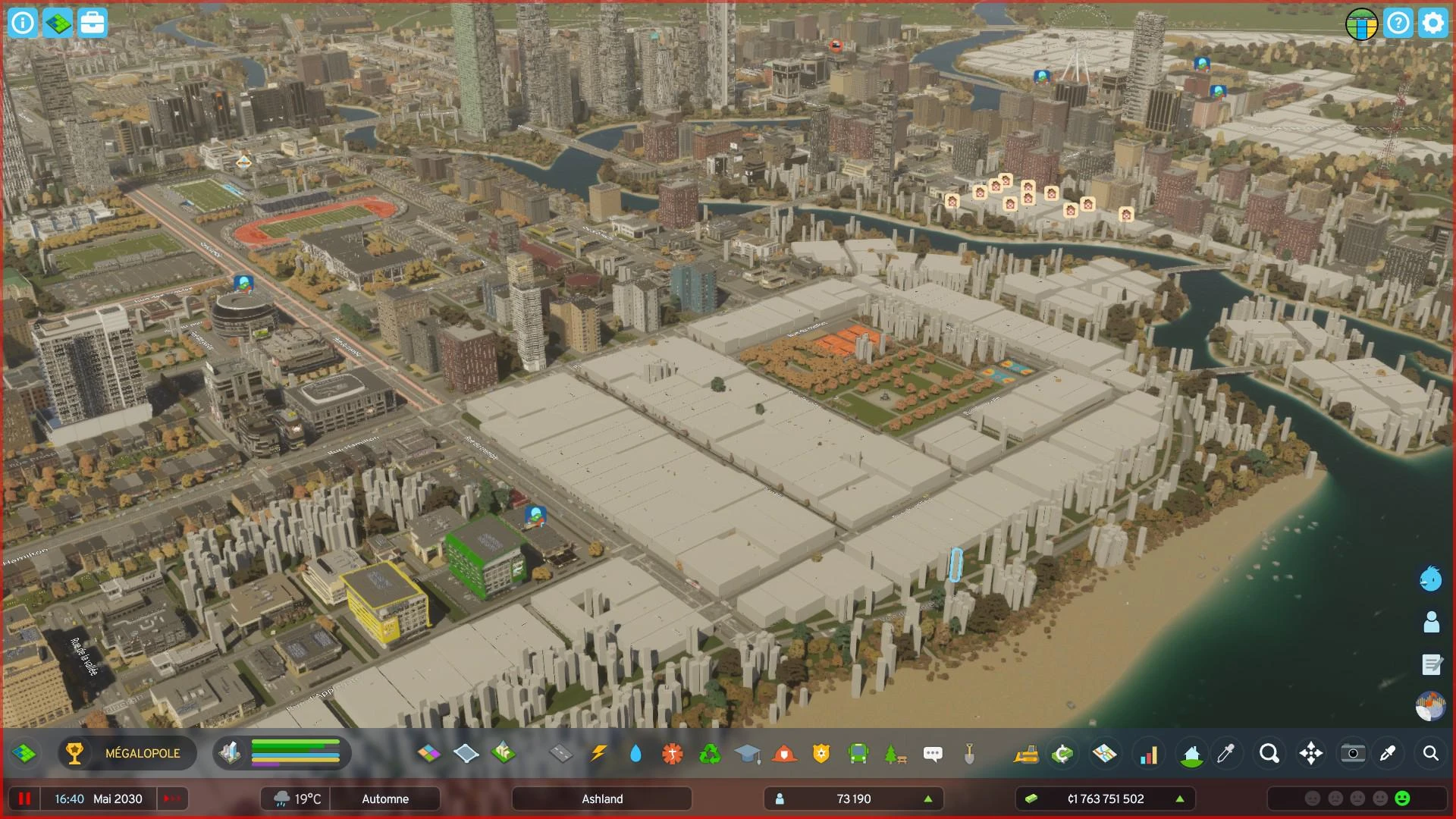Open Chirper from the right sidebar
The width and height of the screenshot is (1456, 819).
[x=1430, y=580]
